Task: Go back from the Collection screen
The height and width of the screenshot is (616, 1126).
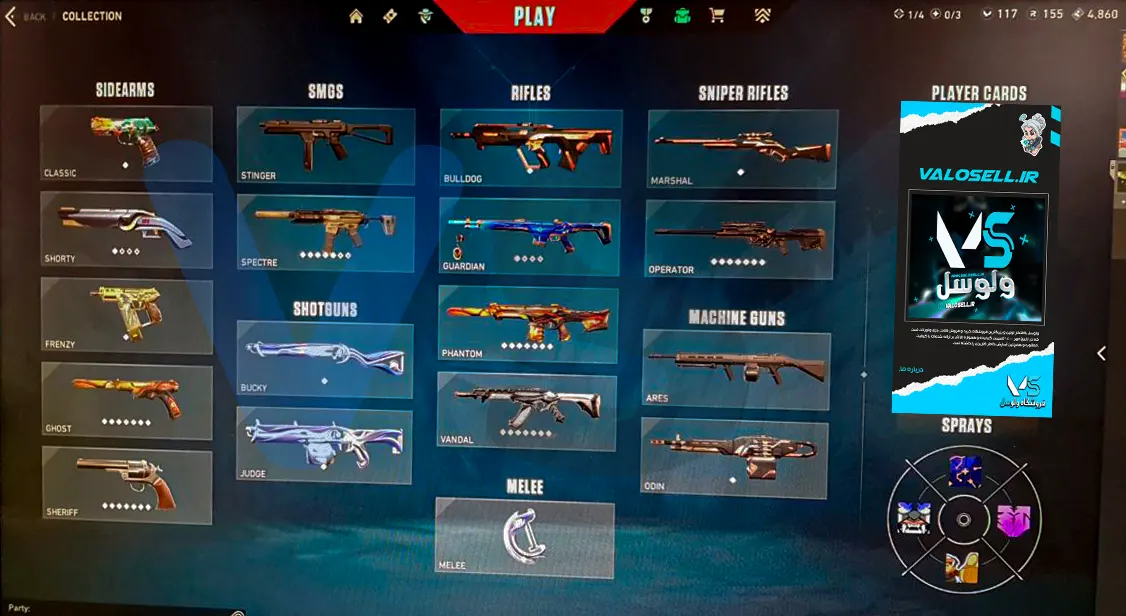Action: point(28,16)
